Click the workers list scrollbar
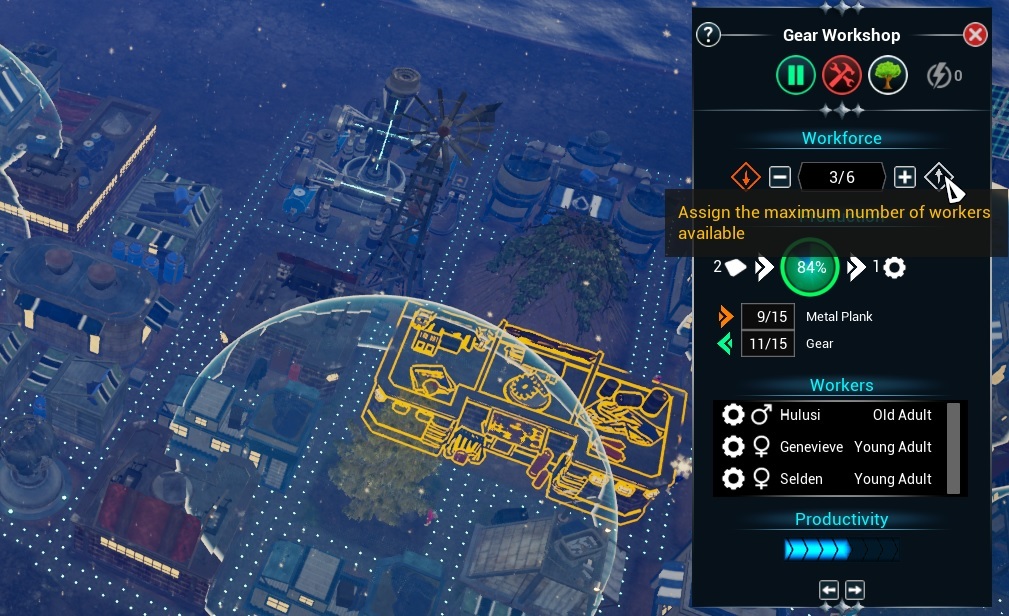Viewport: 1009px width, 616px height. (x=954, y=447)
